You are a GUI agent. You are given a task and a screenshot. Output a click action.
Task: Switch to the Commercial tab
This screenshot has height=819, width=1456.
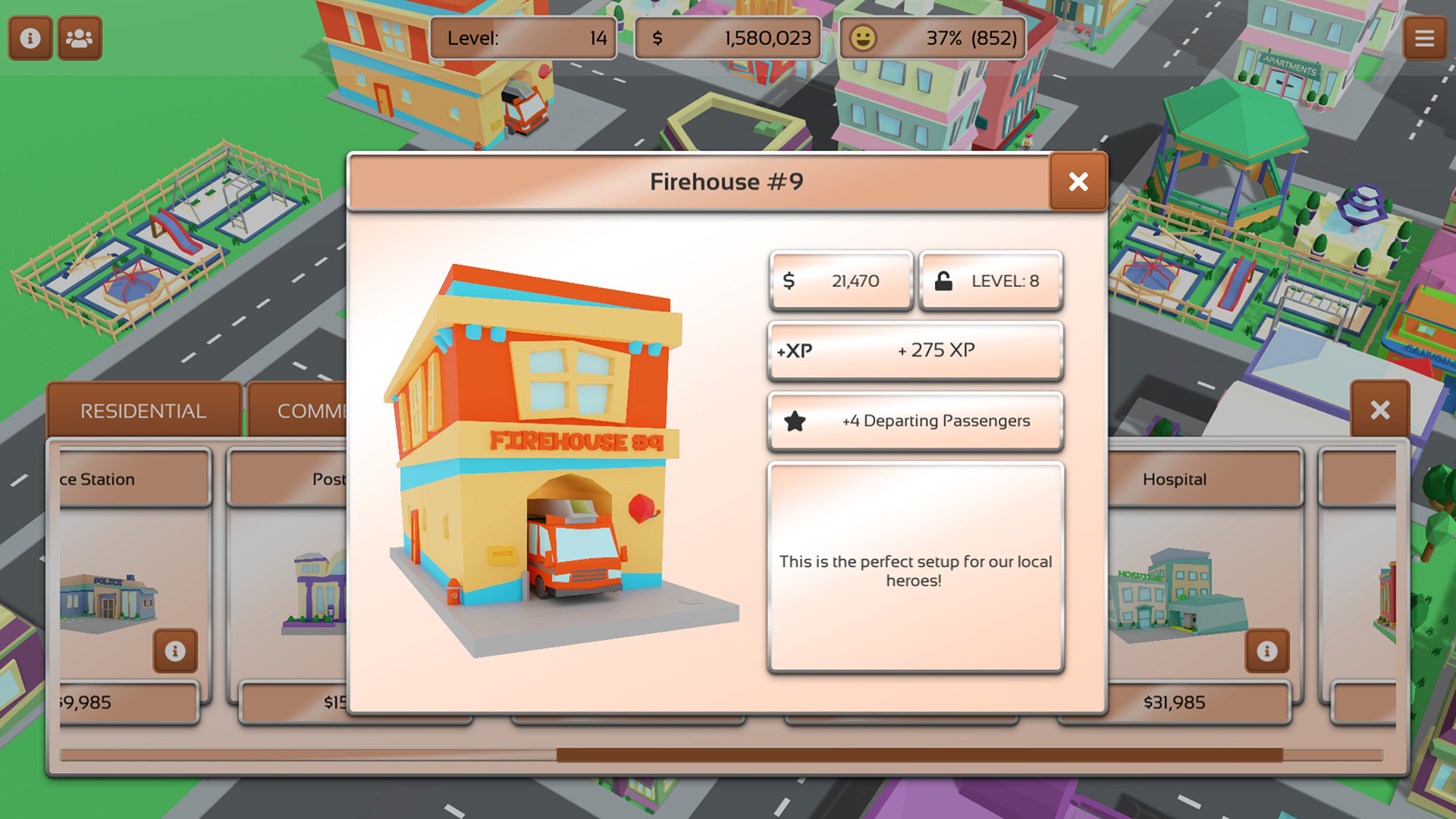303,411
